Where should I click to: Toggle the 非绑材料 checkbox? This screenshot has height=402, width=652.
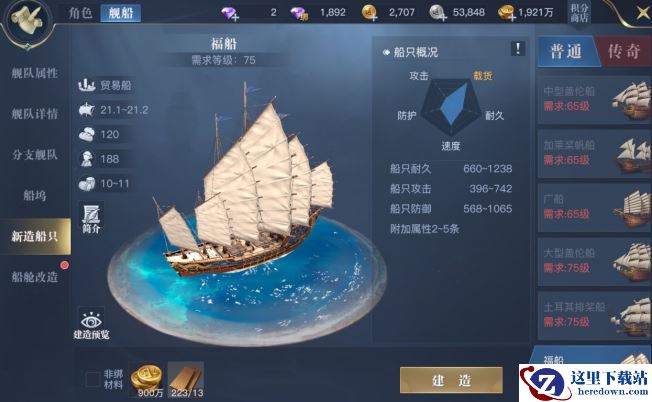(x=93, y=379)
